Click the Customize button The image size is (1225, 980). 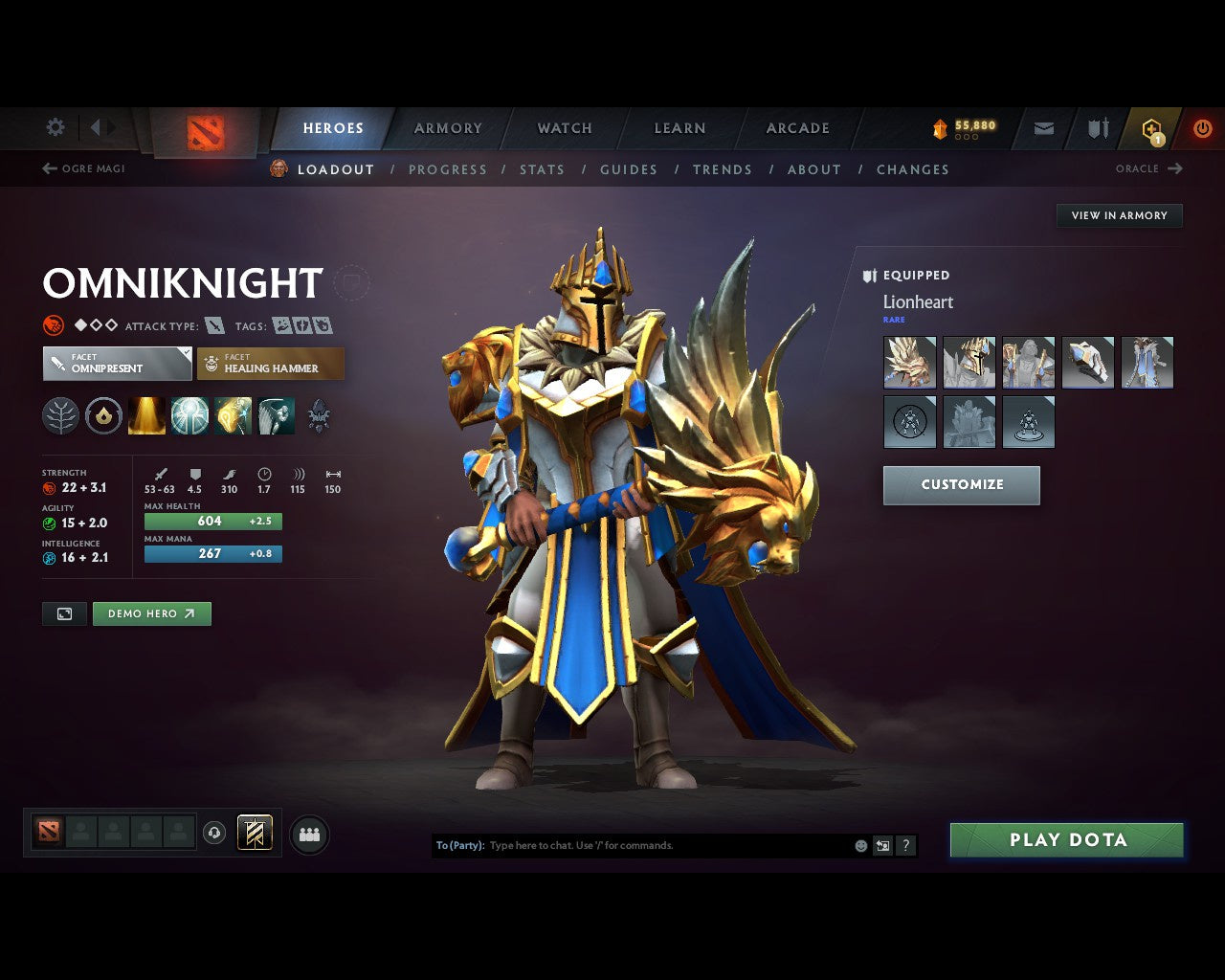(x=961, y=485)
